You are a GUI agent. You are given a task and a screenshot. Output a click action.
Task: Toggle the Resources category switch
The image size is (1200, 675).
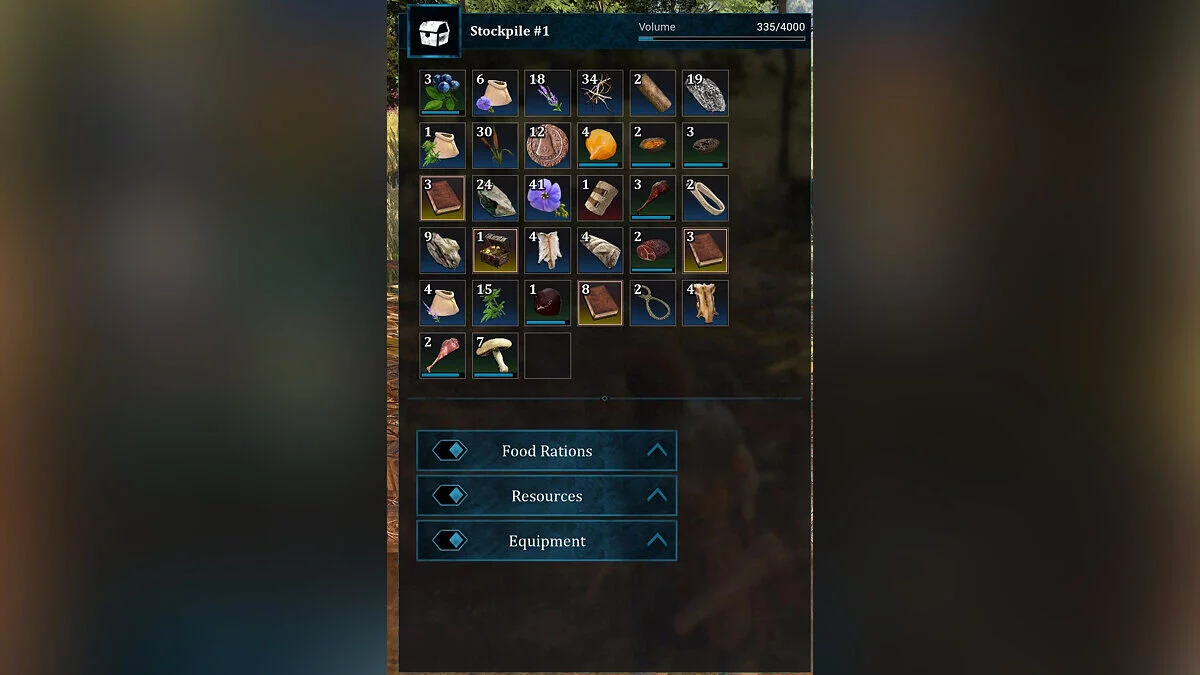(x=450, y=496)
